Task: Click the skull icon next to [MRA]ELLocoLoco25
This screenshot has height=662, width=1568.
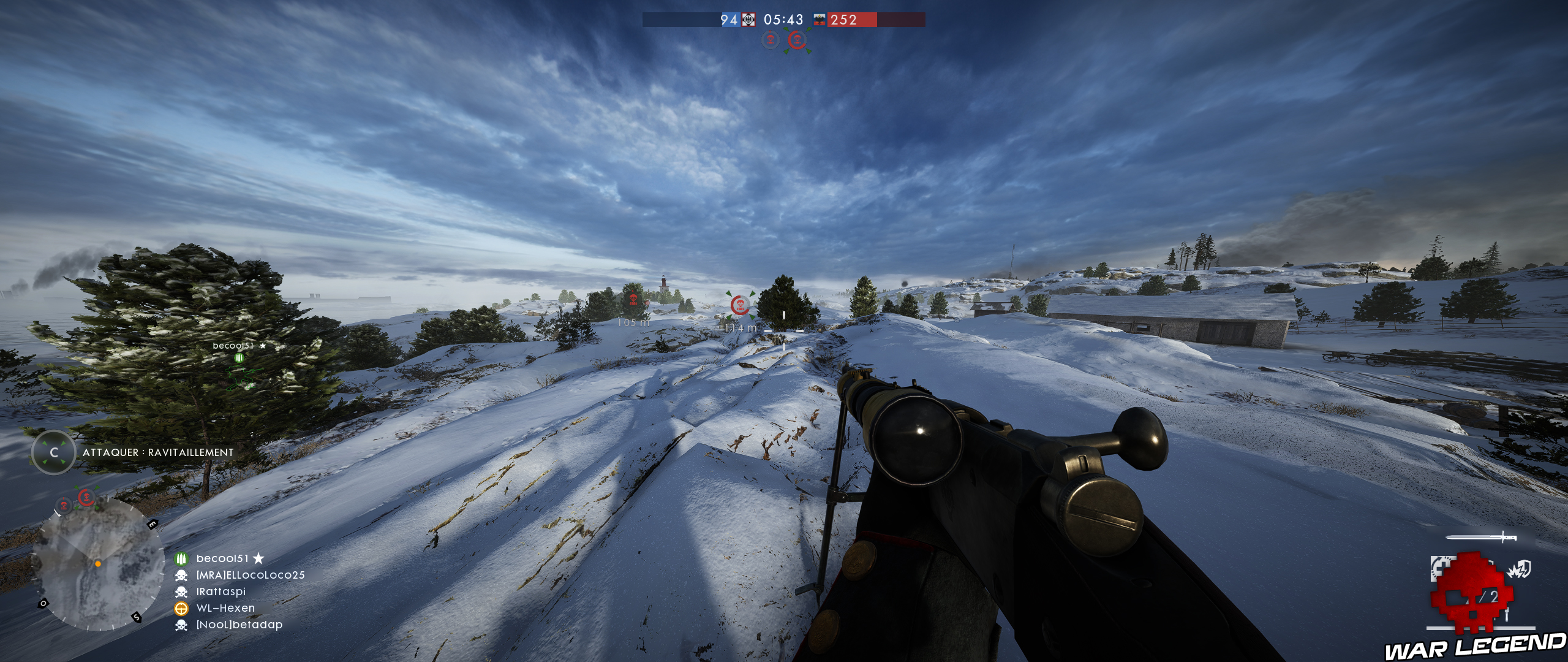Action: [181, 576]
